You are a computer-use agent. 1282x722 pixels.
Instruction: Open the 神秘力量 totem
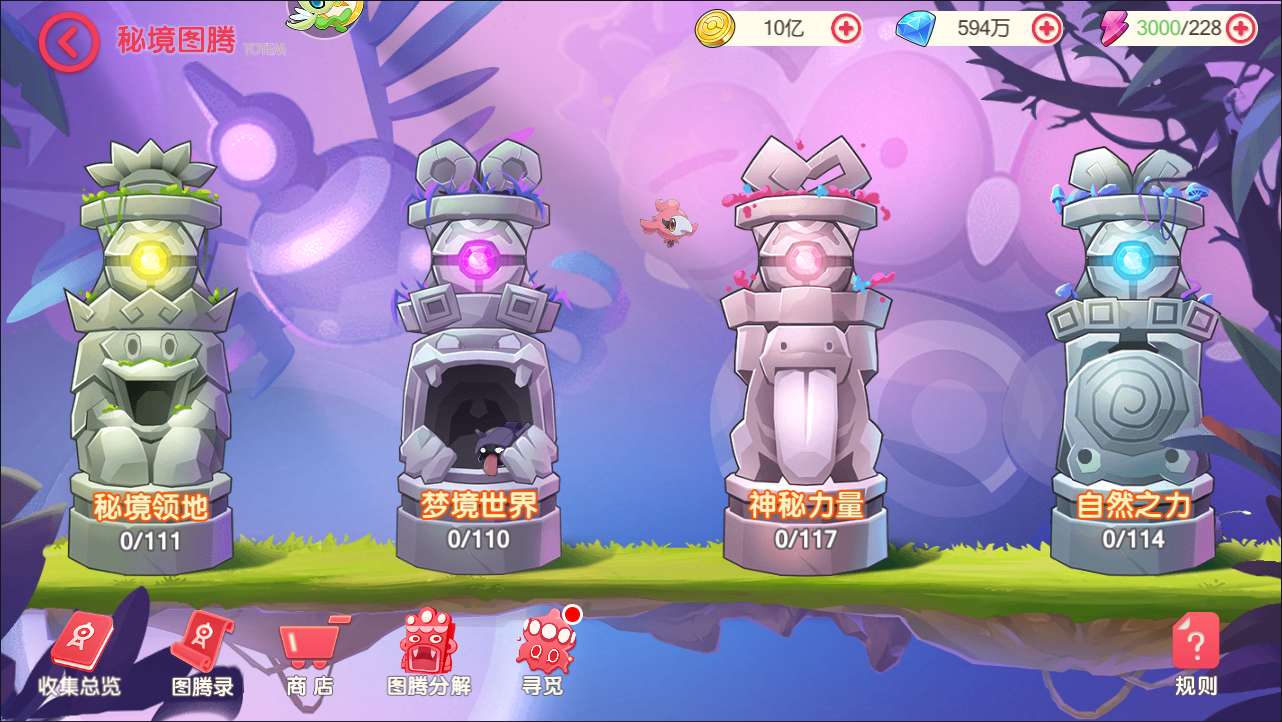point(806,360)
